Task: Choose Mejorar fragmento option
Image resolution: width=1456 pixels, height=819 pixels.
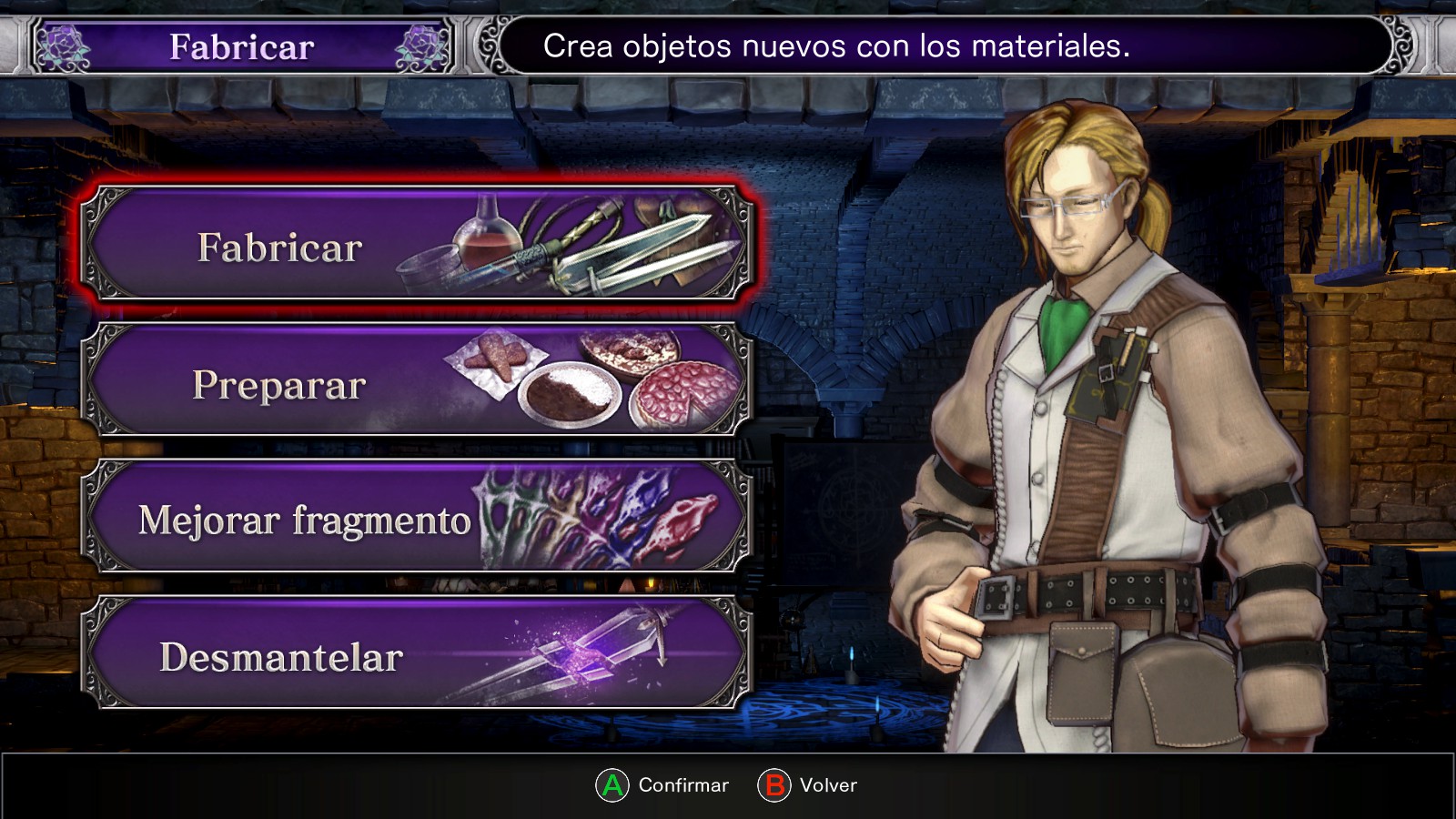Action: 417,519
